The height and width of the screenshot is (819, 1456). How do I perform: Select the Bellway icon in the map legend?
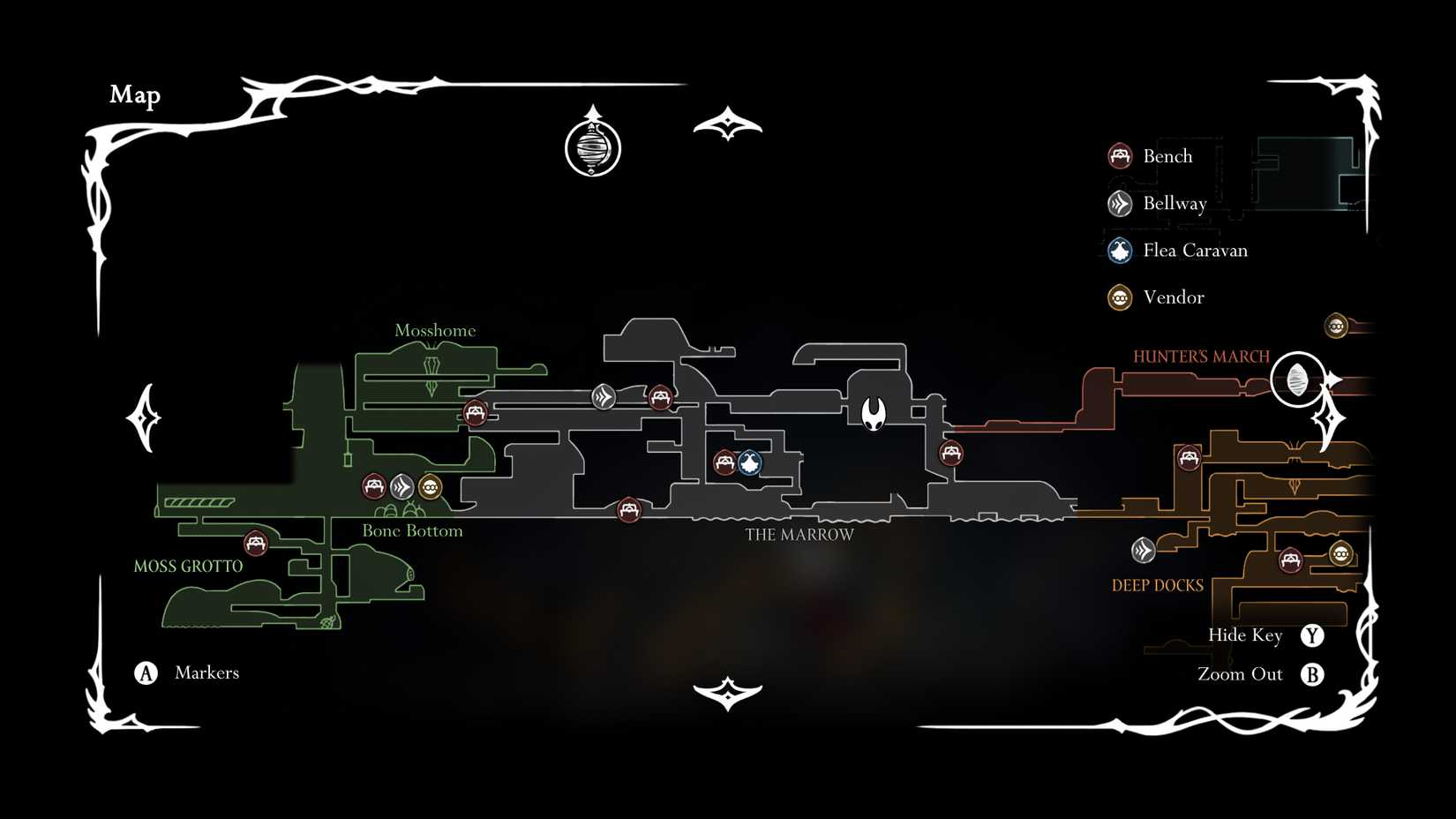pyautogui.click(x=1120, y=203)
